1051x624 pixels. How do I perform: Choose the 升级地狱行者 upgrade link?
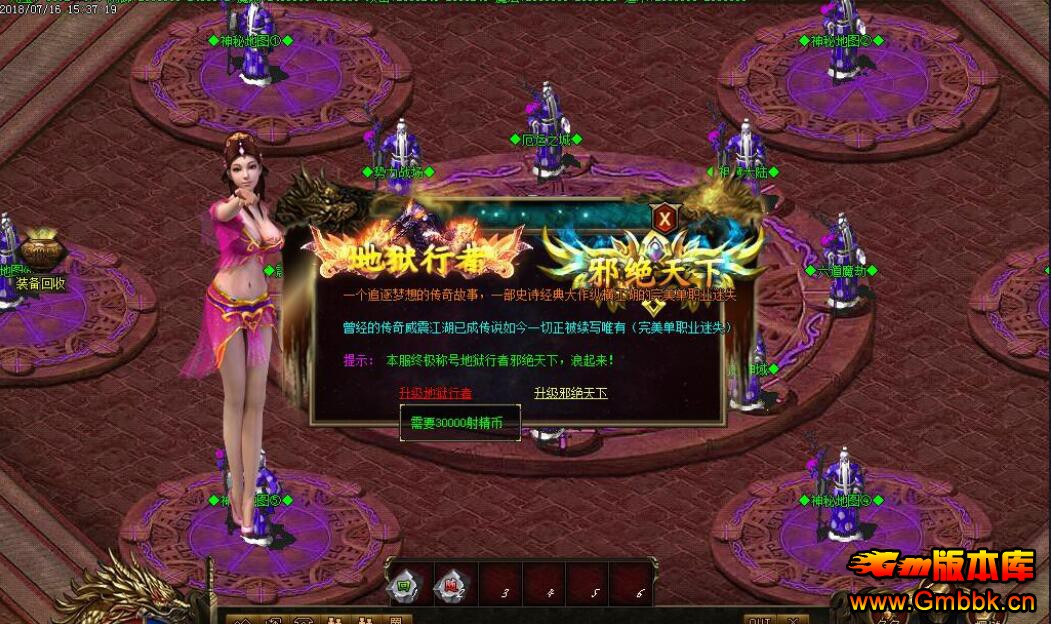tap(435, 393)
